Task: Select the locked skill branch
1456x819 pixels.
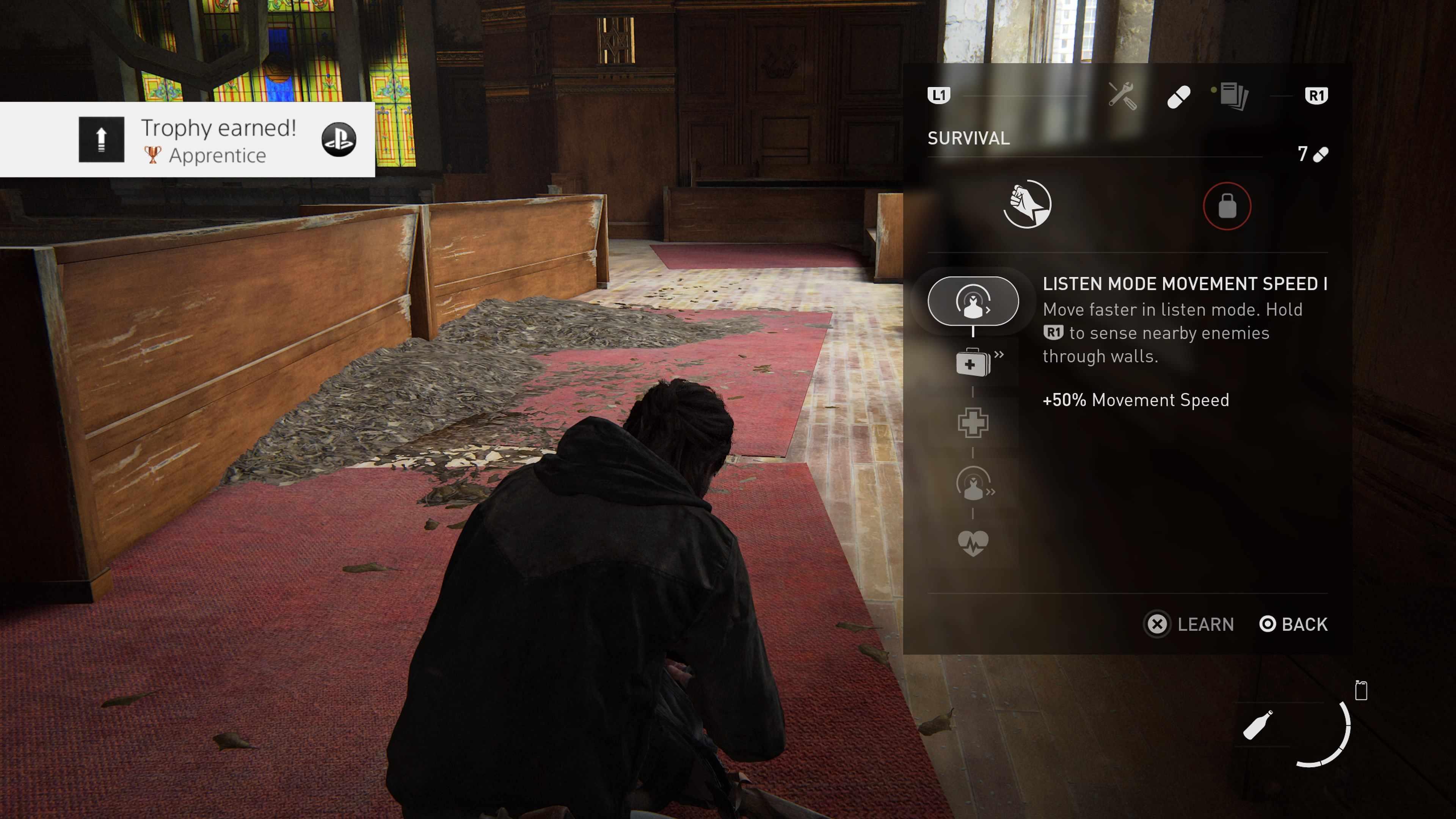Action: tap(1227, 206)
